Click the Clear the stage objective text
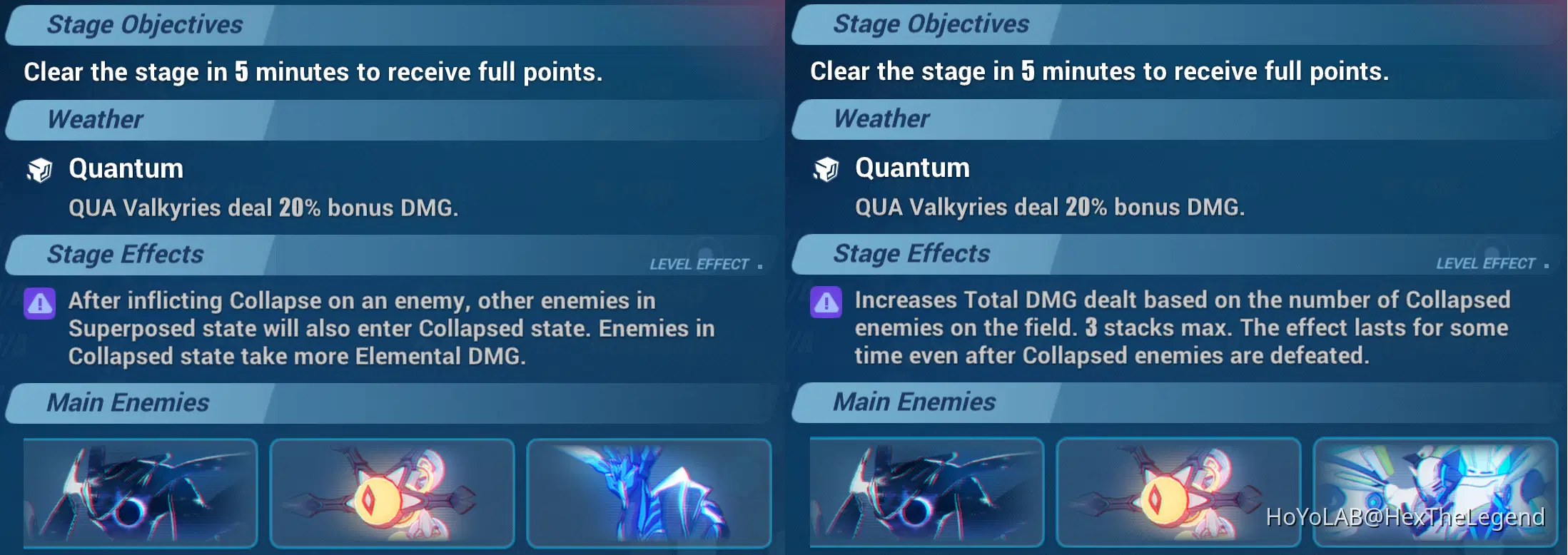Screen dimensions: 1568x555 click(x=314, y=71)
